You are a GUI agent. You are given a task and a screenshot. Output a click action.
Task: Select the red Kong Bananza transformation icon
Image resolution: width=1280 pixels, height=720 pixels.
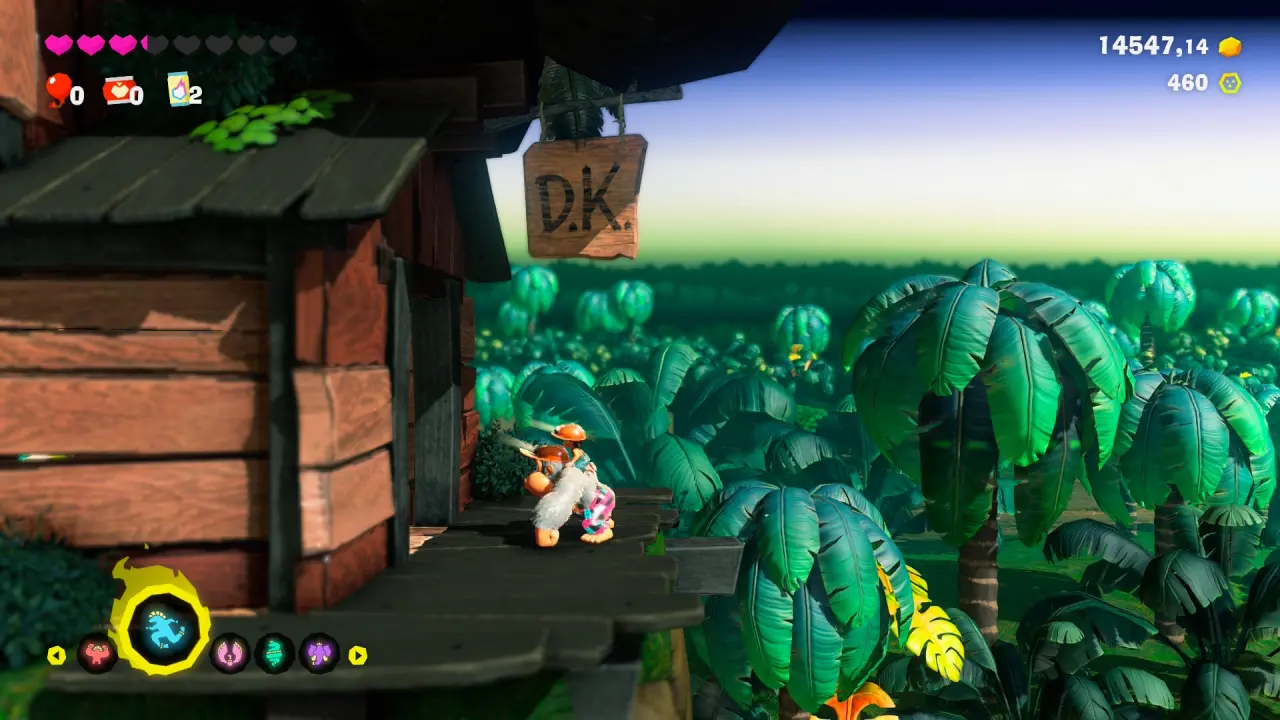click(x=97, y=654)
